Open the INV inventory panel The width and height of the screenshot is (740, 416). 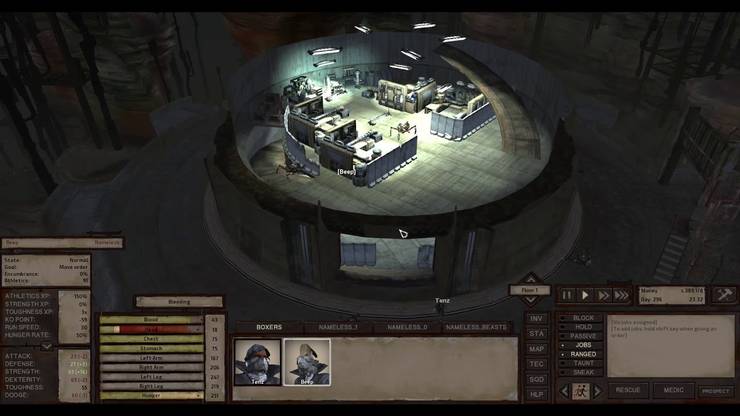(537, 318)
